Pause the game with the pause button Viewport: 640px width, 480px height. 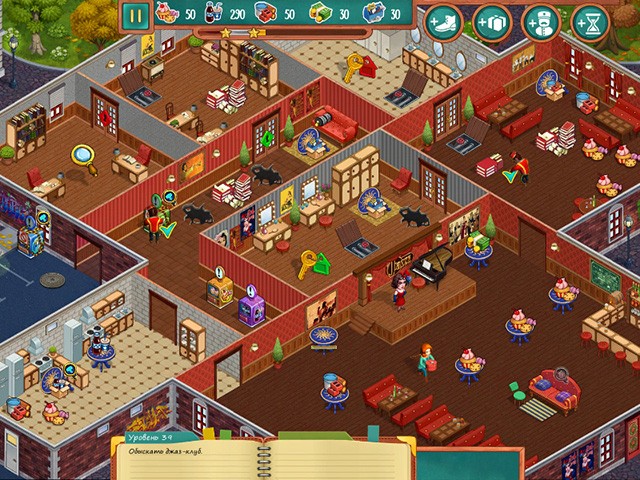[136, 15]
